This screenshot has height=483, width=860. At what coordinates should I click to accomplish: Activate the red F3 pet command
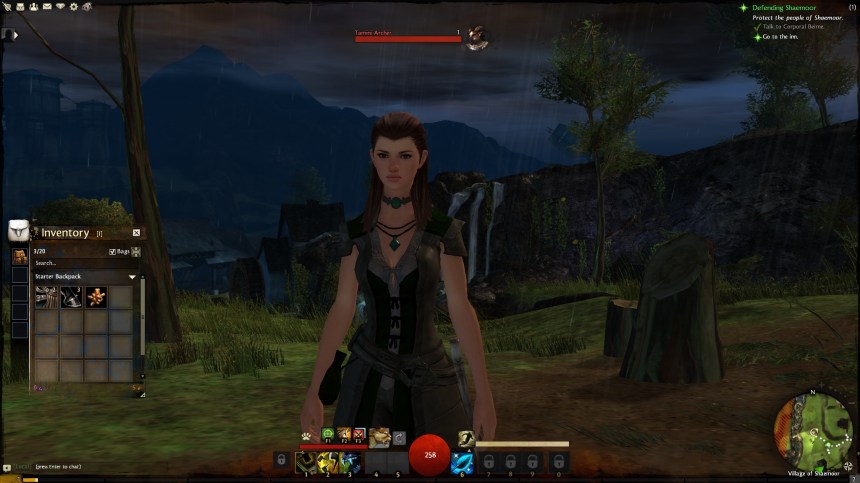pos(358,434)
